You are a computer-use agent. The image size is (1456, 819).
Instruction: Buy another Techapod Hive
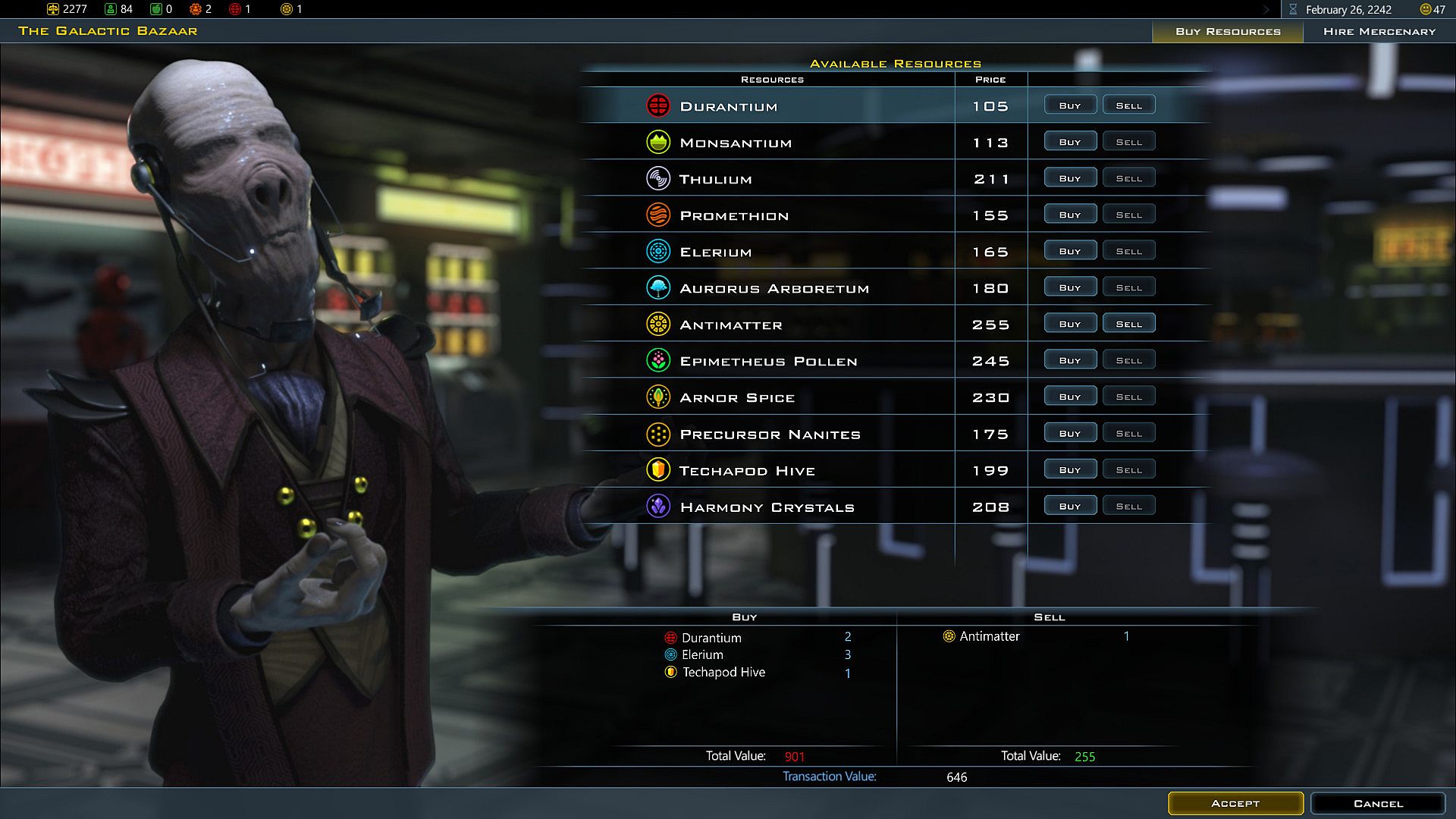coord(1070,469)
